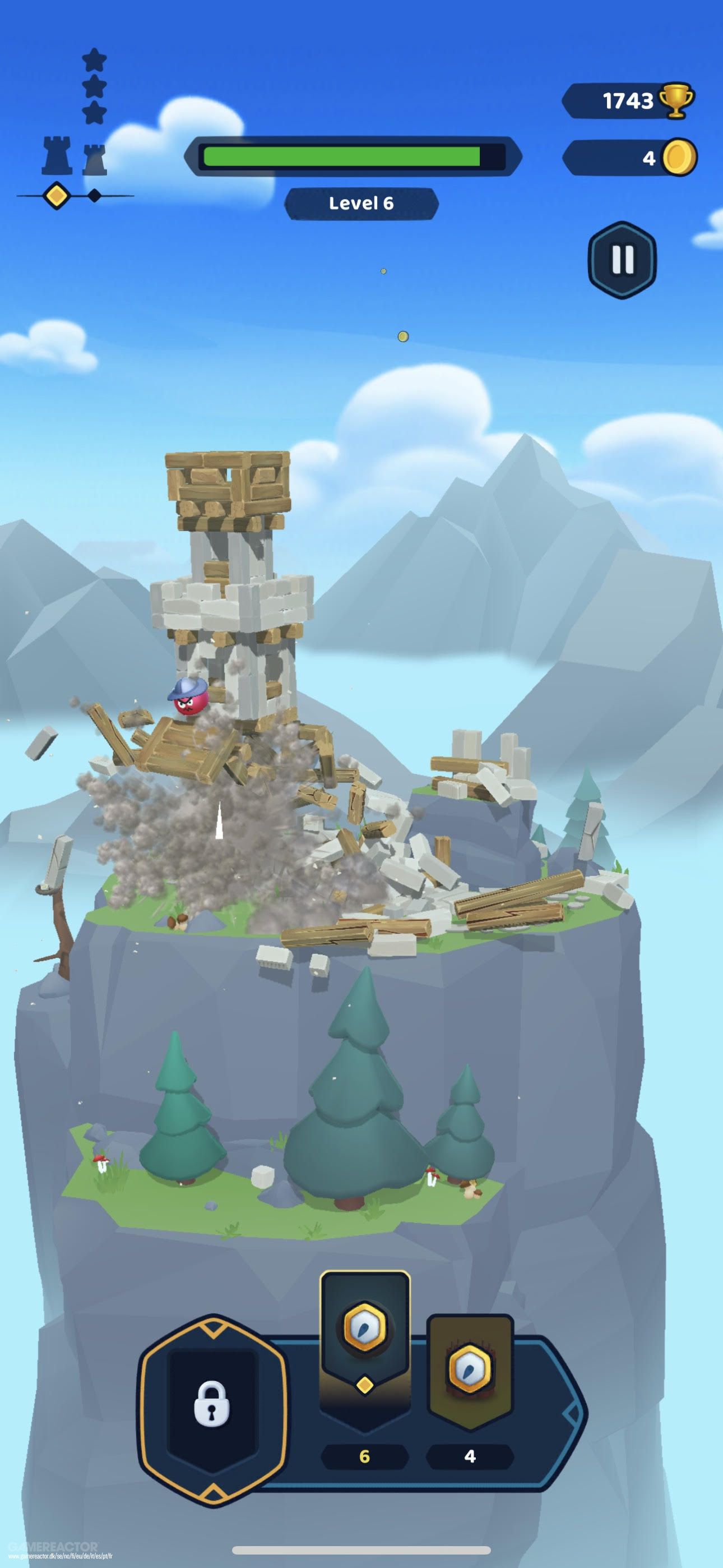The image size is (723, 1568).
Task: Tap the home indicator bar at the bottom
Action: [361, 1549]
